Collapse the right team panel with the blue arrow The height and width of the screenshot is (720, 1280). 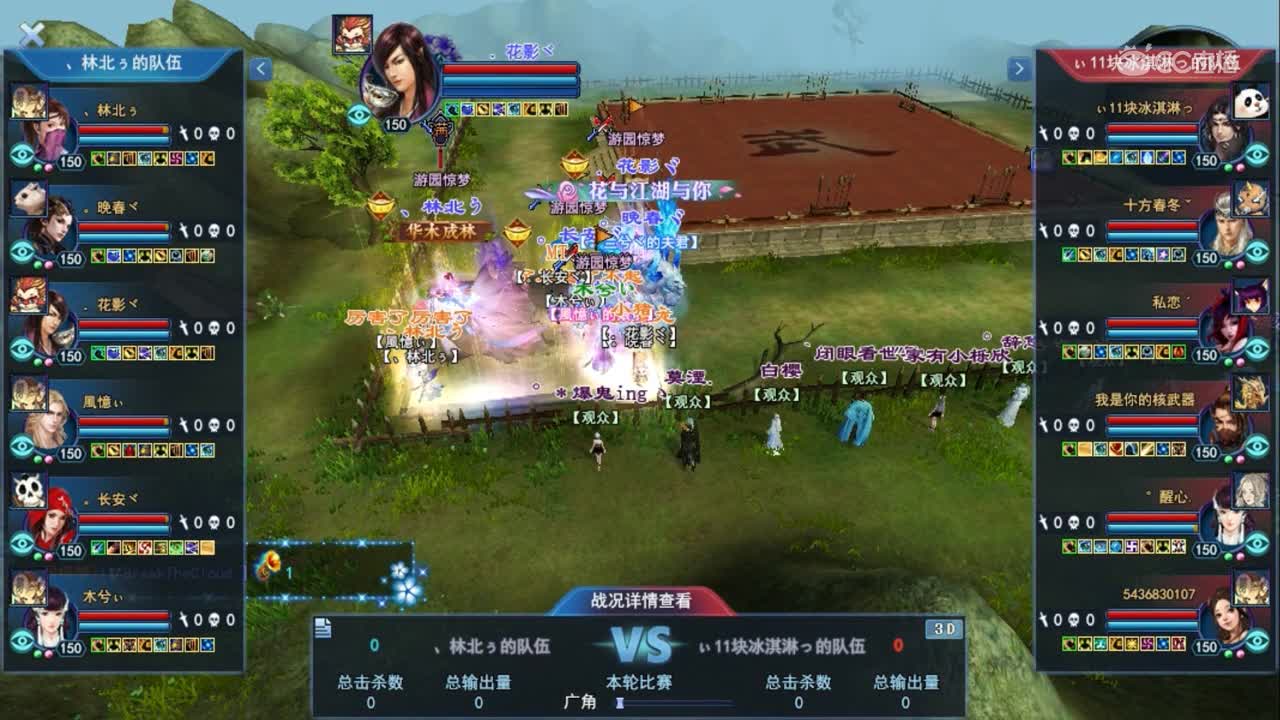coord(1019,68)
